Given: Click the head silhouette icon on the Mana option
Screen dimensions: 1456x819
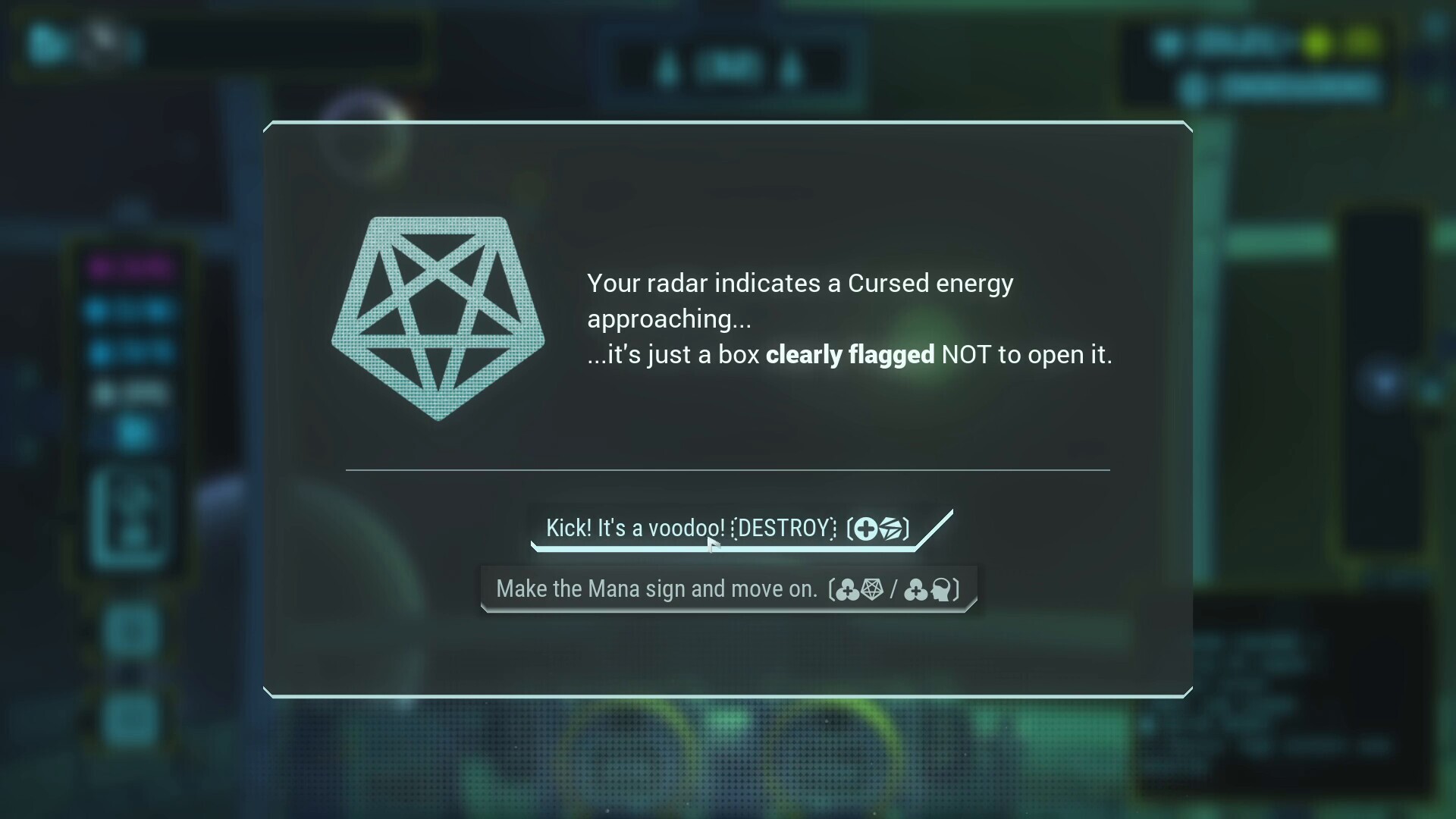Looking at the screenshot, I should 942,590.
